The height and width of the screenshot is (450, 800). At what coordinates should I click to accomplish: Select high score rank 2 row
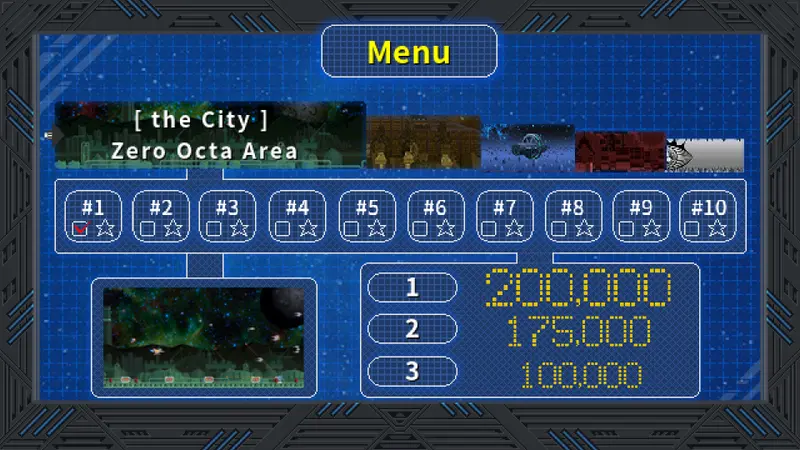tap(530, 329)
